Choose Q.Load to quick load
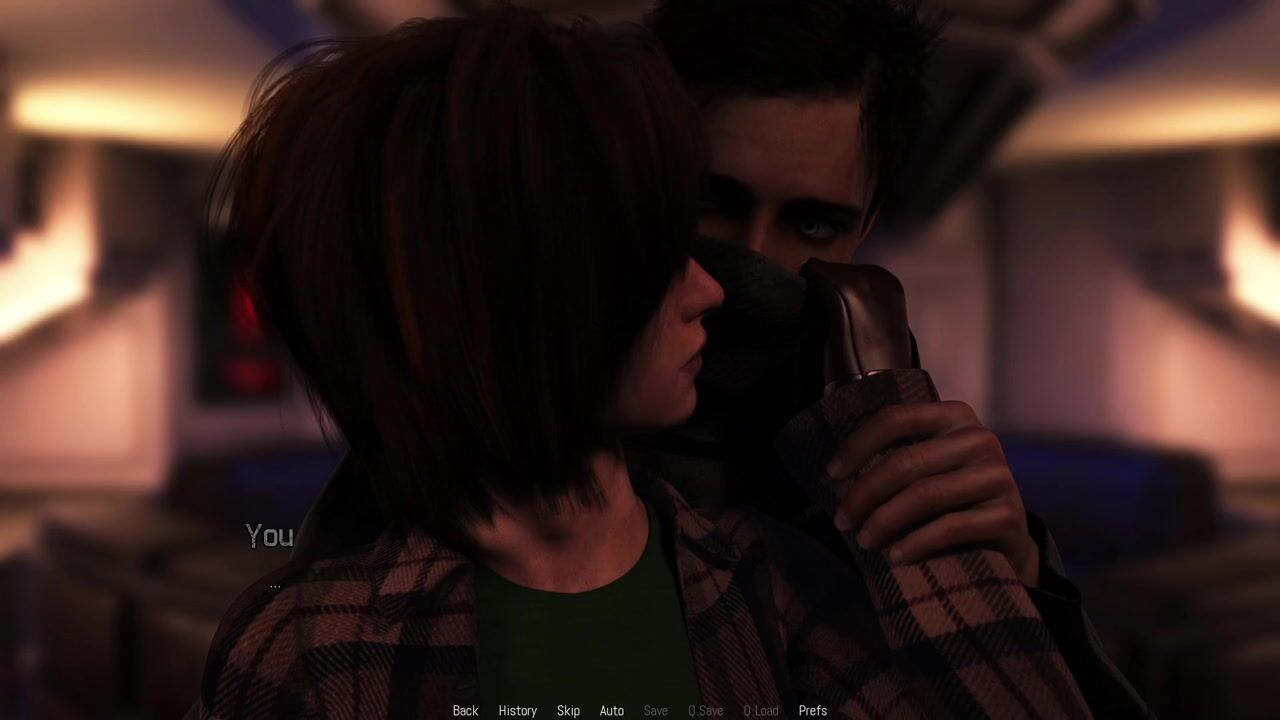This screenshot has height=720, width=1280. tap(760, 711)
